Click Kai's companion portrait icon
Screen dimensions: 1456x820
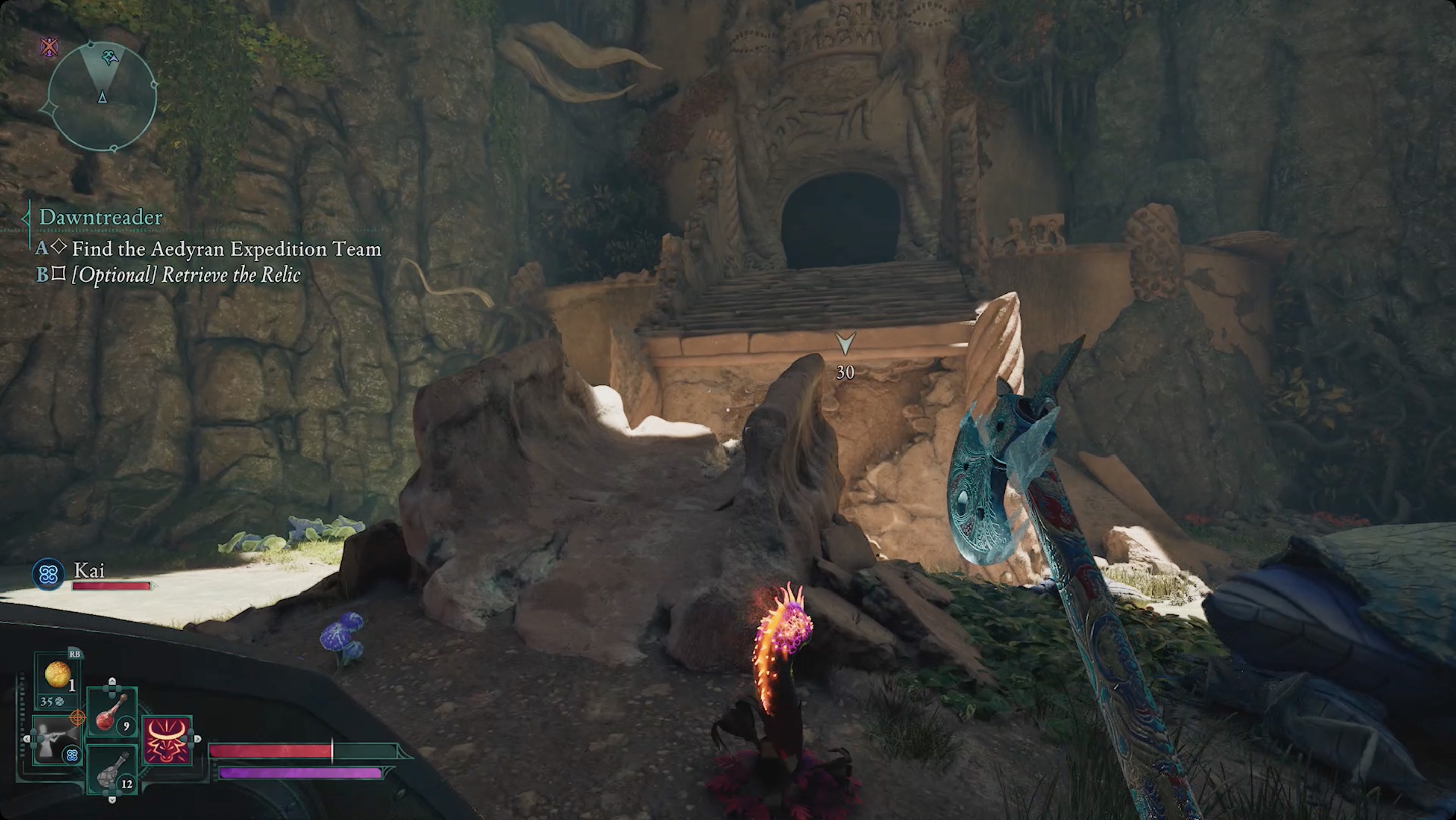tap(48, 575)
